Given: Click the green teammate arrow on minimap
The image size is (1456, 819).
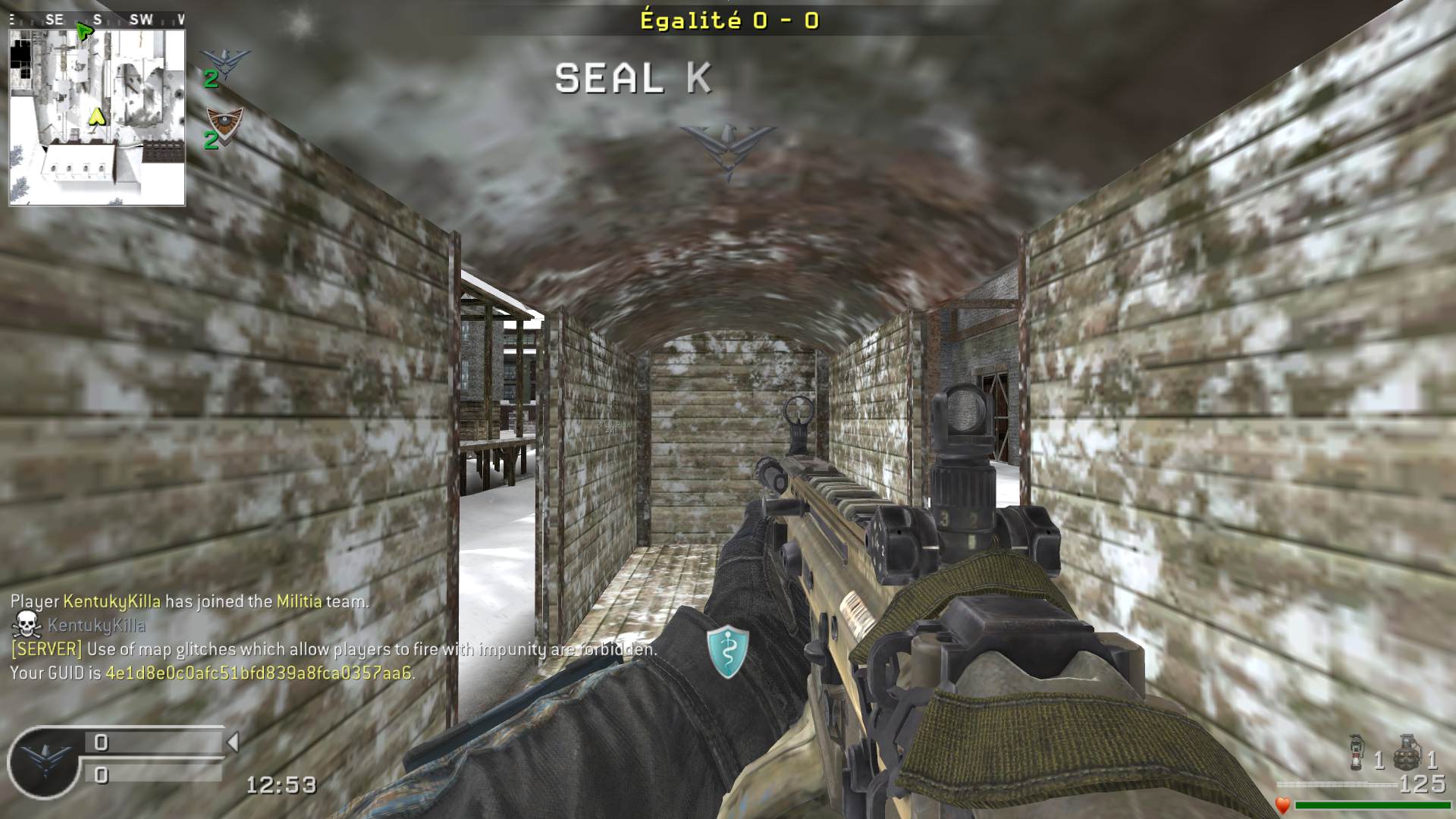Looking at the screenshot, I should pyautogui.click(x=84, y=32).
